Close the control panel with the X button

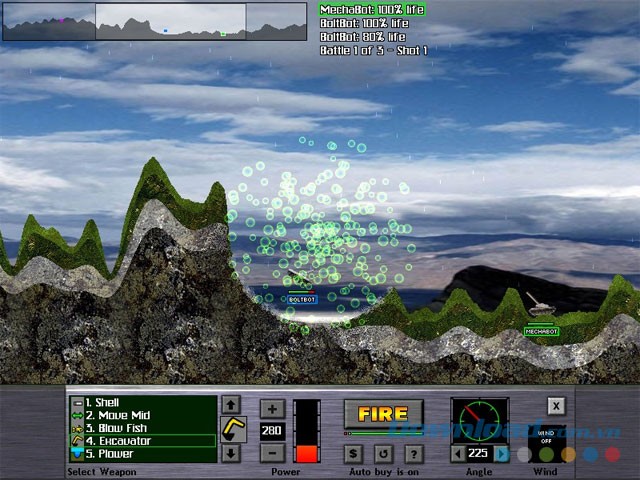555,406
